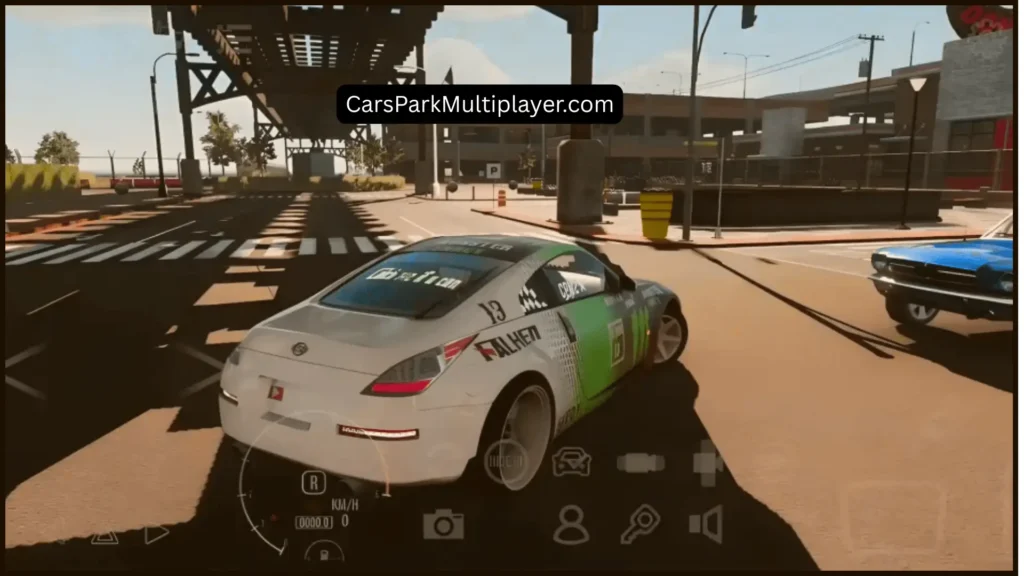The image size is (1024, 576).
Task: Tap the seatbelt buckle icon
Action: [640, 462]
